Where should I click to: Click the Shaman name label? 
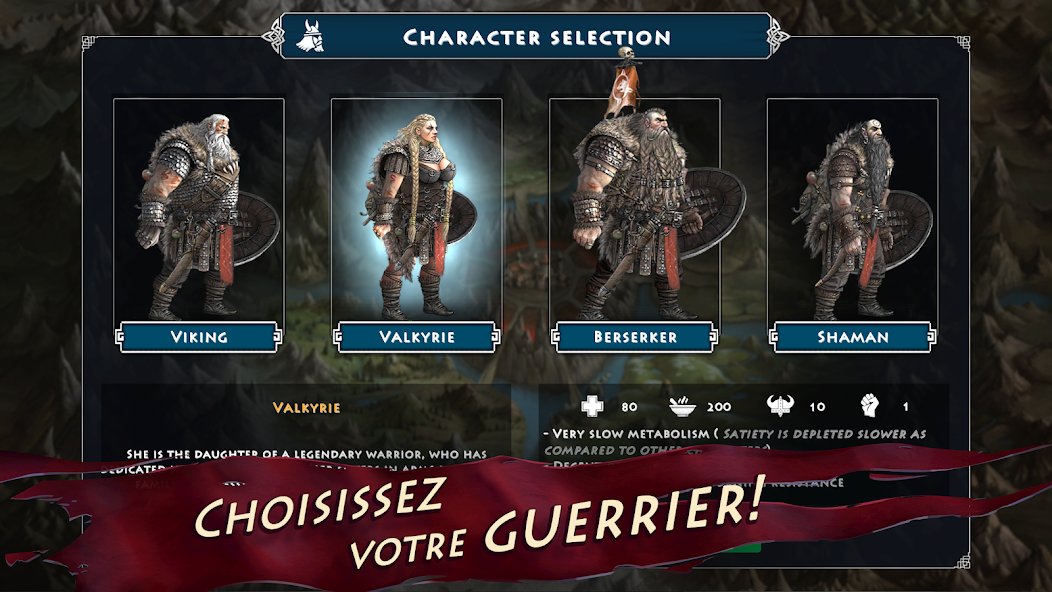[x=852, y=337]
